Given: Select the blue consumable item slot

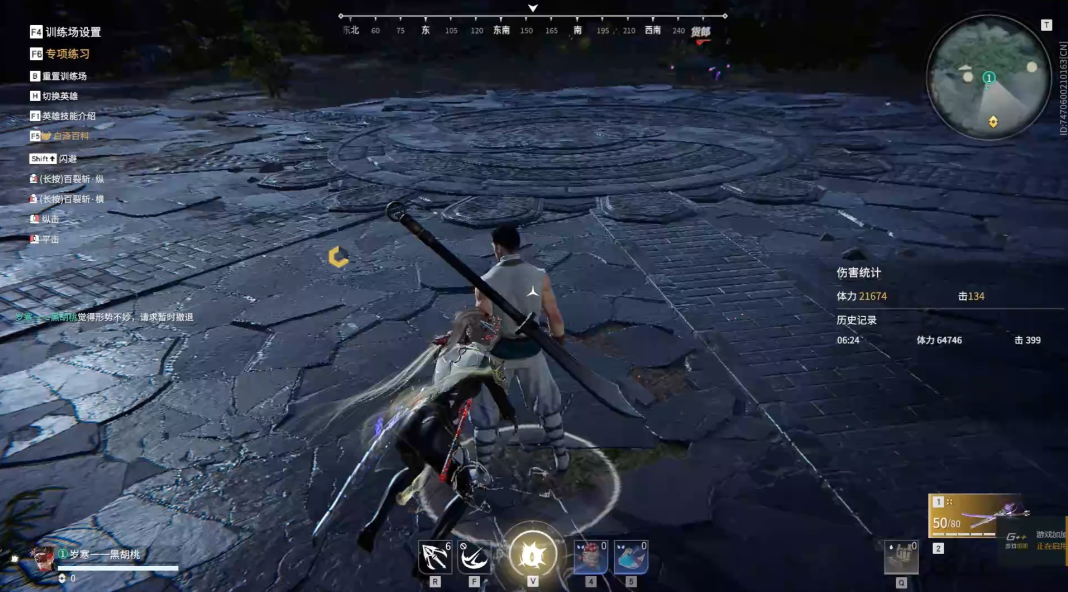Looking at the screenshot, I should (x=630, y=556).
